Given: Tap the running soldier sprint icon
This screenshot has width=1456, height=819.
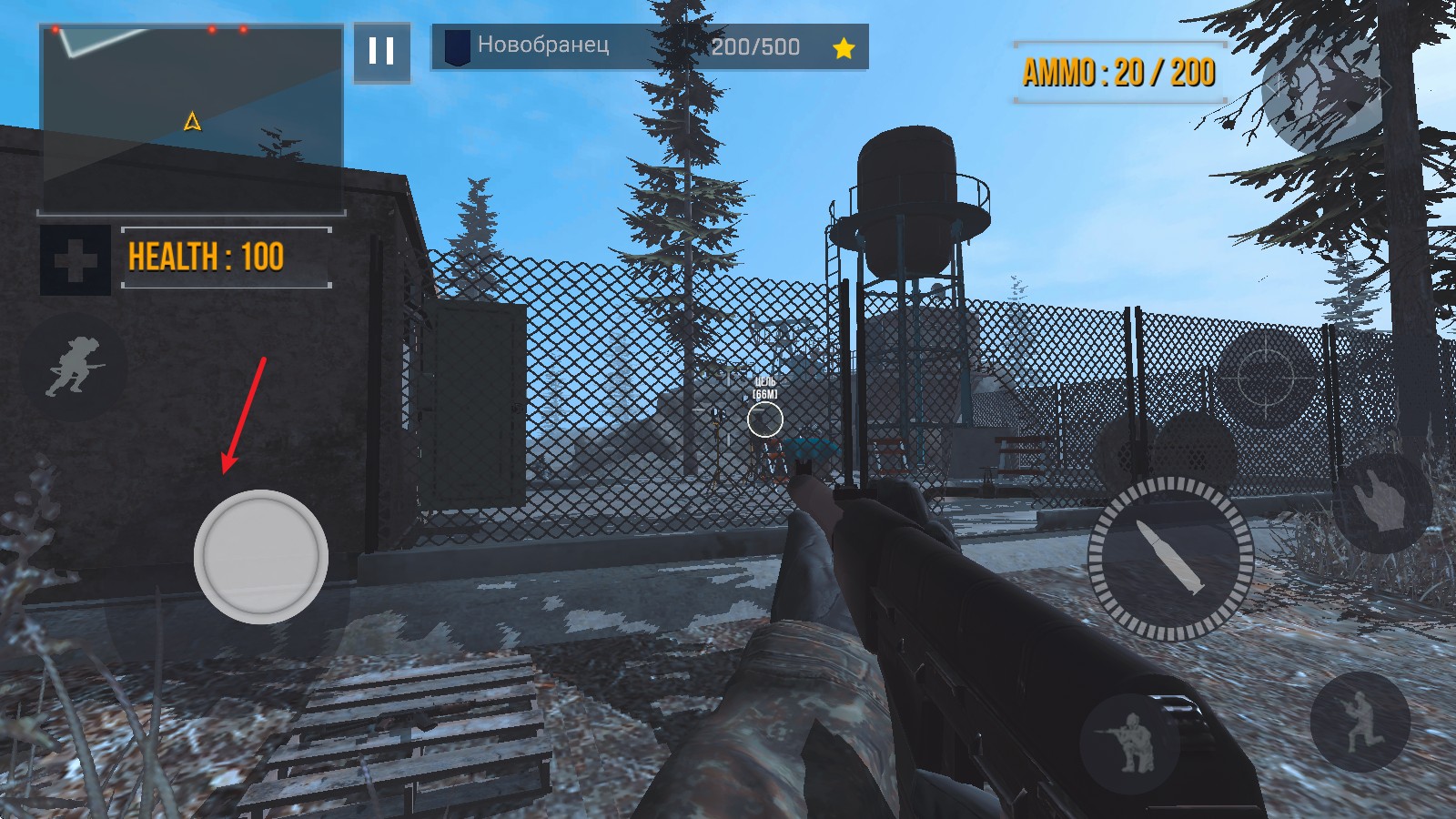Looking at the screenshot, I should tap(74, 367).
